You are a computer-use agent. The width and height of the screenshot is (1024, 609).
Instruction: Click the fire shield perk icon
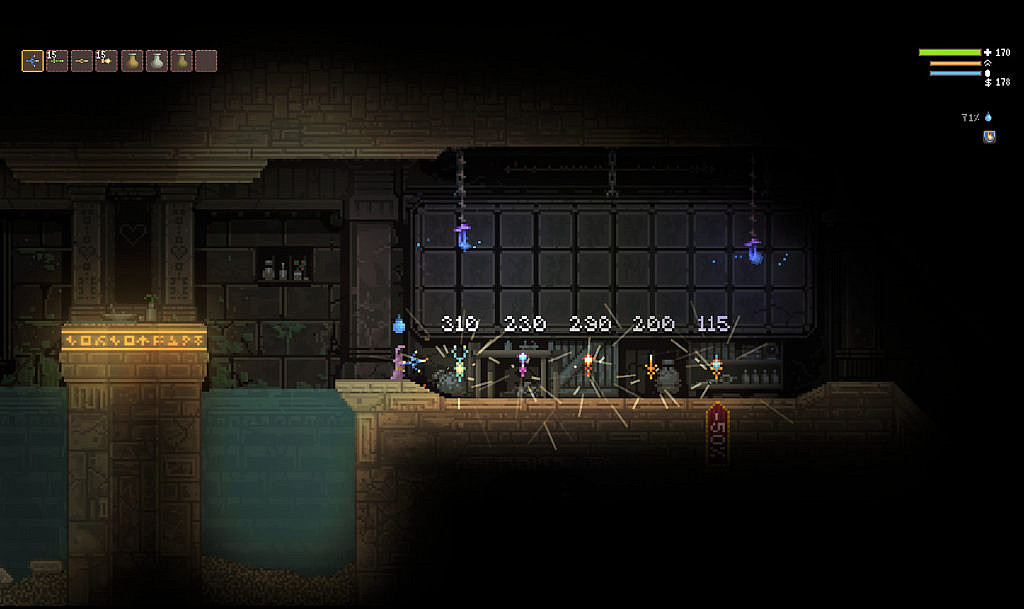[989, 137]
